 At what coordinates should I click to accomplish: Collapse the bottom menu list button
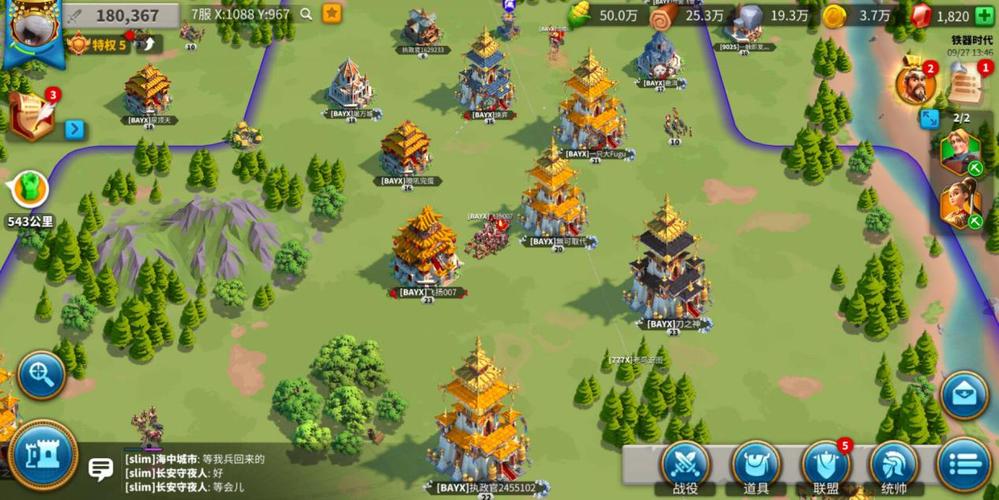pos(964,466)
